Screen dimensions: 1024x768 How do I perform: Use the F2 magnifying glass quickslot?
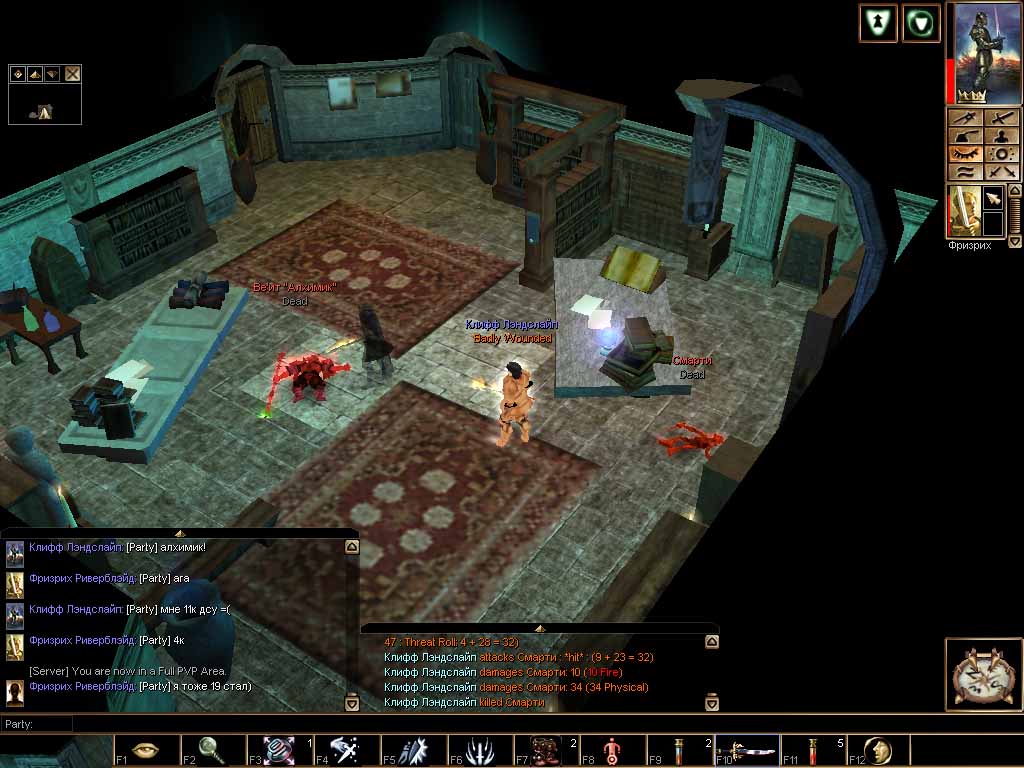[212, 750]
